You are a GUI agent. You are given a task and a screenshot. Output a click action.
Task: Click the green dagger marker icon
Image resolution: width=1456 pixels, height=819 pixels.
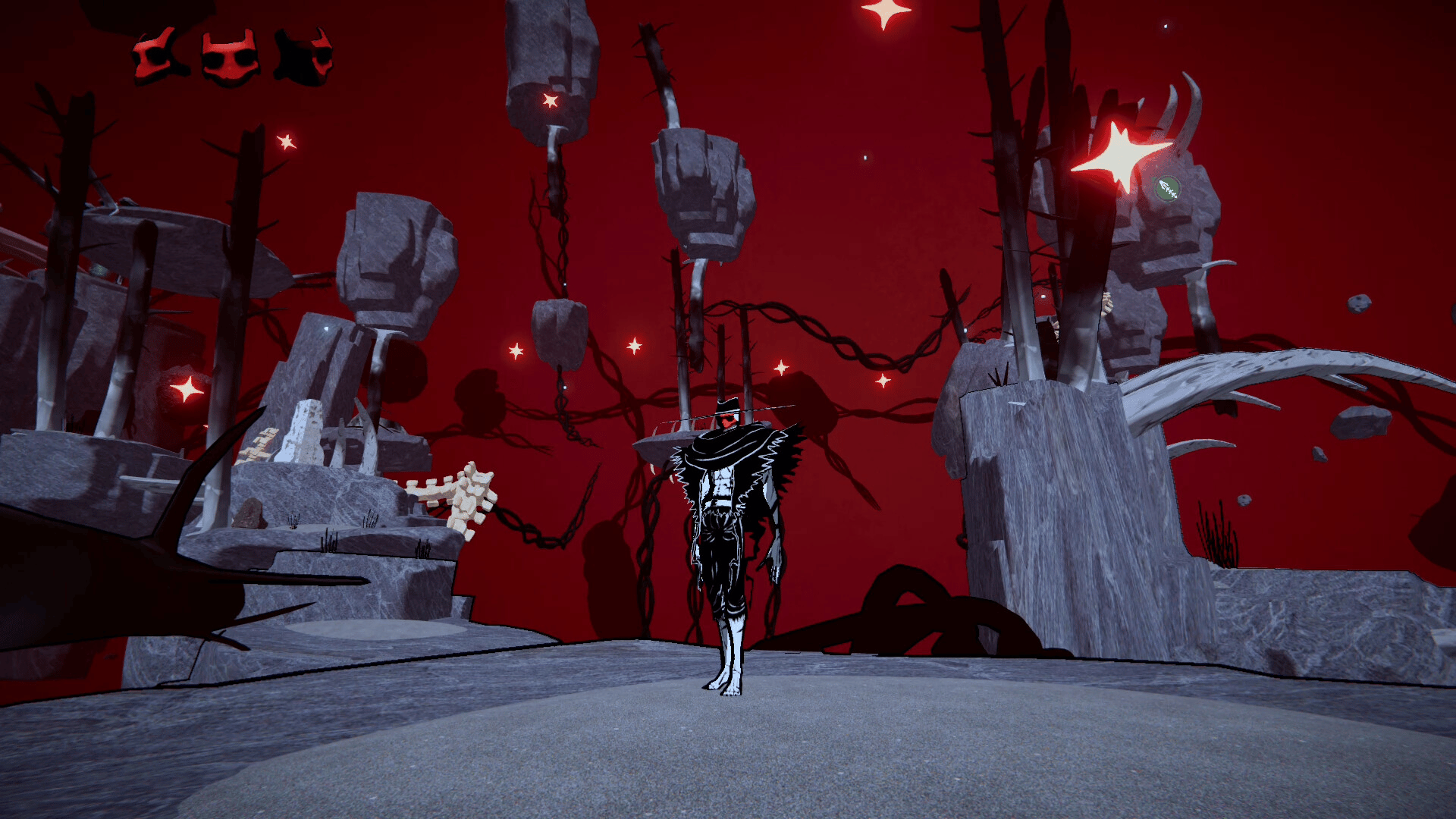coord(1167,189)
